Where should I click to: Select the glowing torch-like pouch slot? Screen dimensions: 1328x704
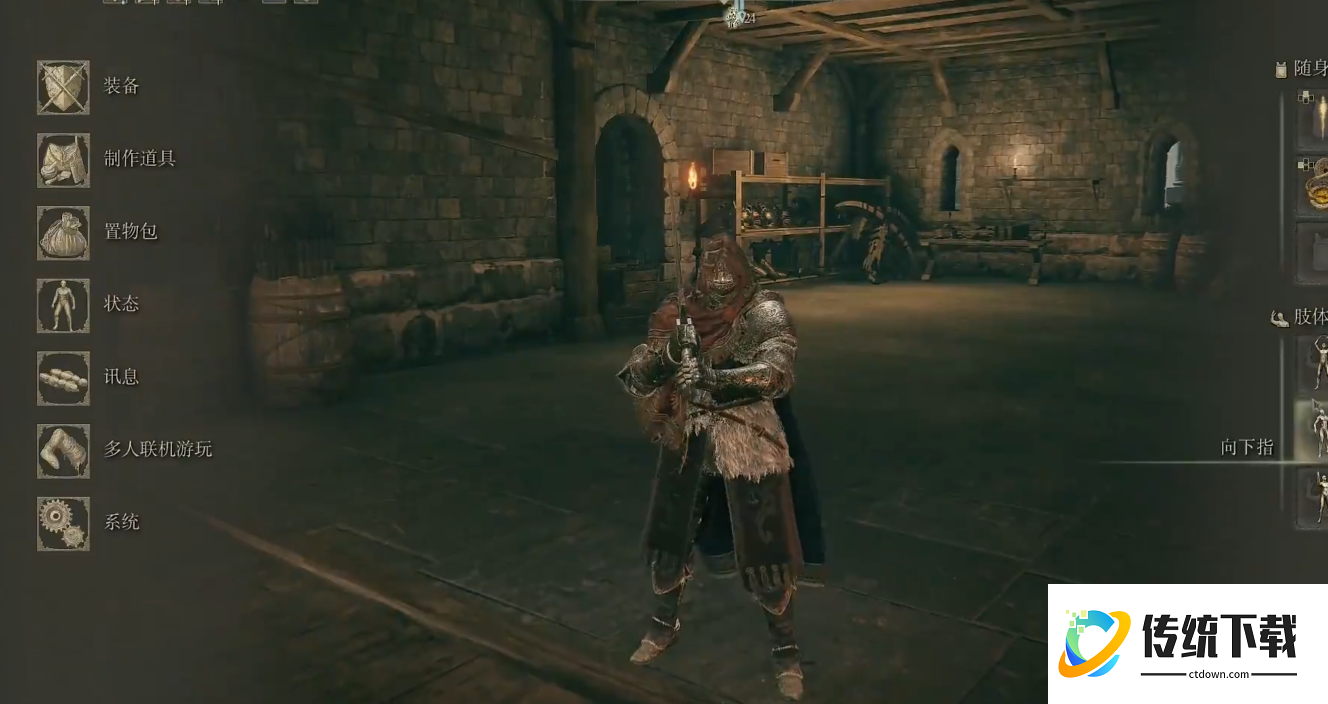pos(1313,120)
